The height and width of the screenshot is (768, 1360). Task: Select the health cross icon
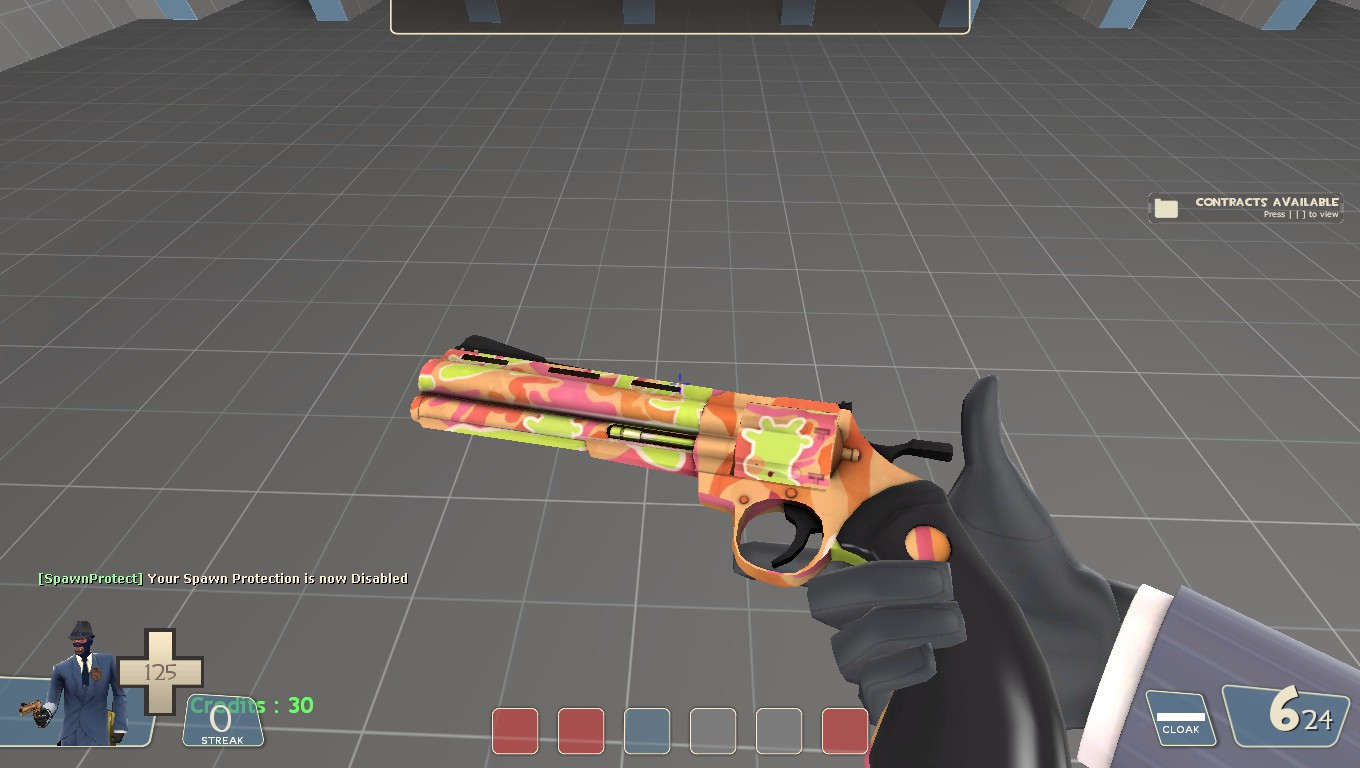(x=160, y=670)
